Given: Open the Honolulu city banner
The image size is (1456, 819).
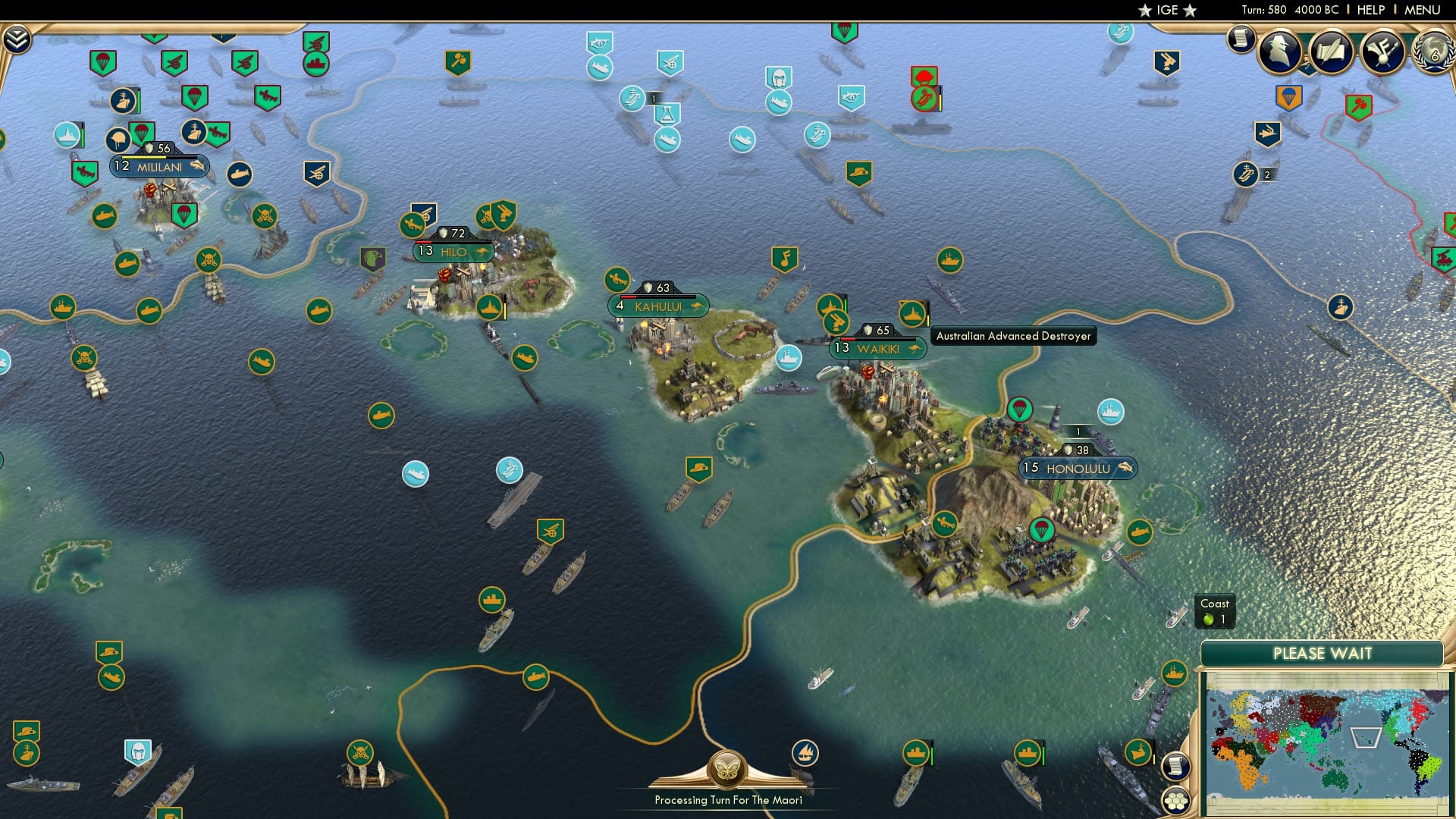Looking at the screenshot, I should 1078,469.
